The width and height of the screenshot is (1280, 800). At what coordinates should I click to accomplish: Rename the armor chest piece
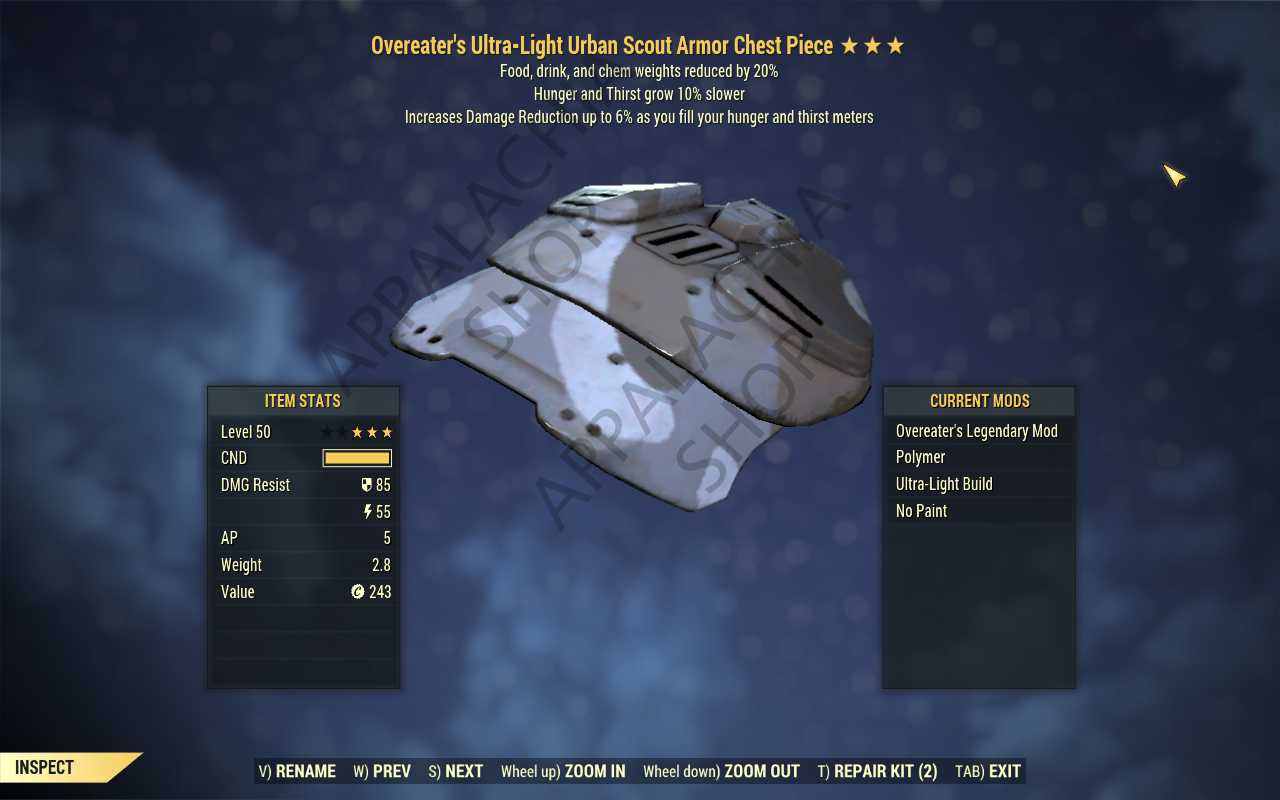tap(297, 771)
